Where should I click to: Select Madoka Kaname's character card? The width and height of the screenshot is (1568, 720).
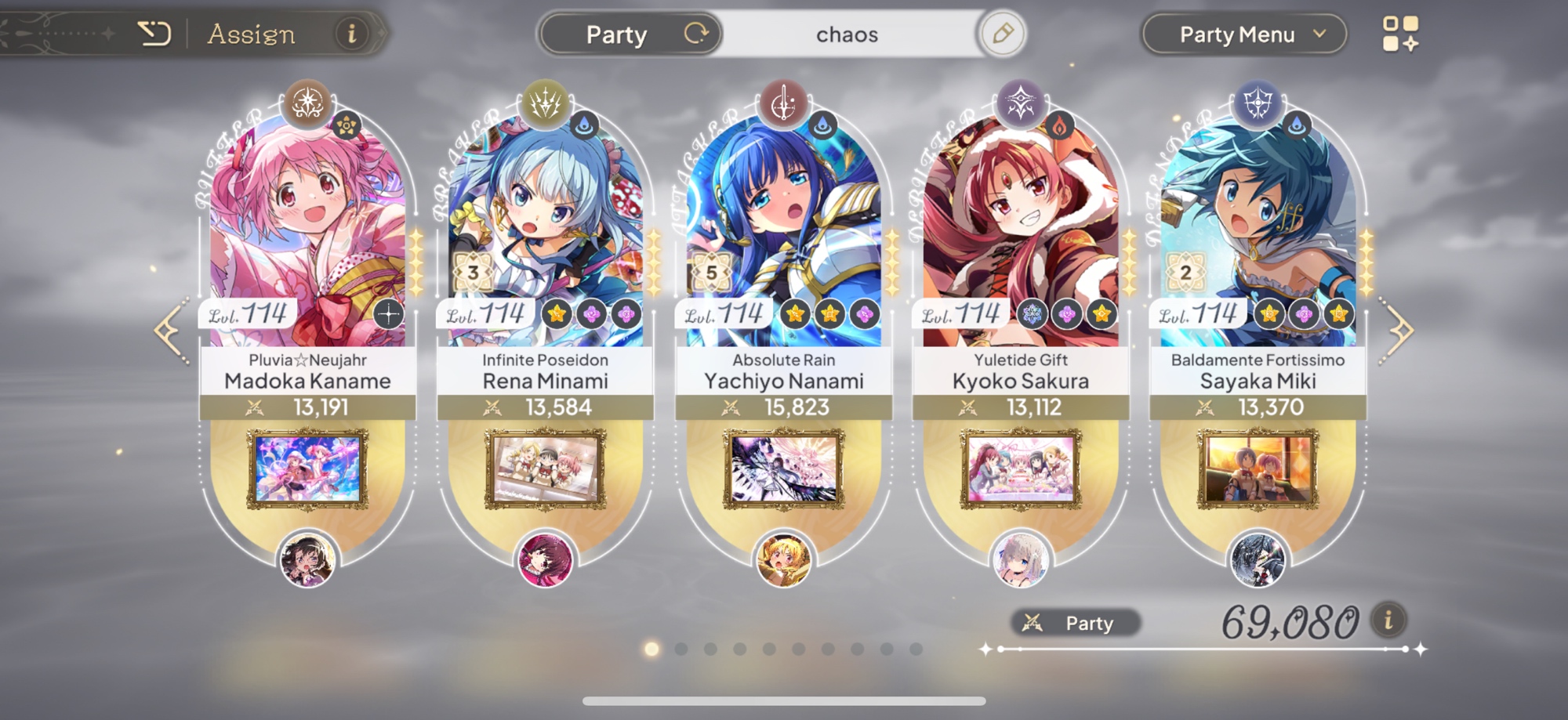pyautogui.click(x=307, y=227)
